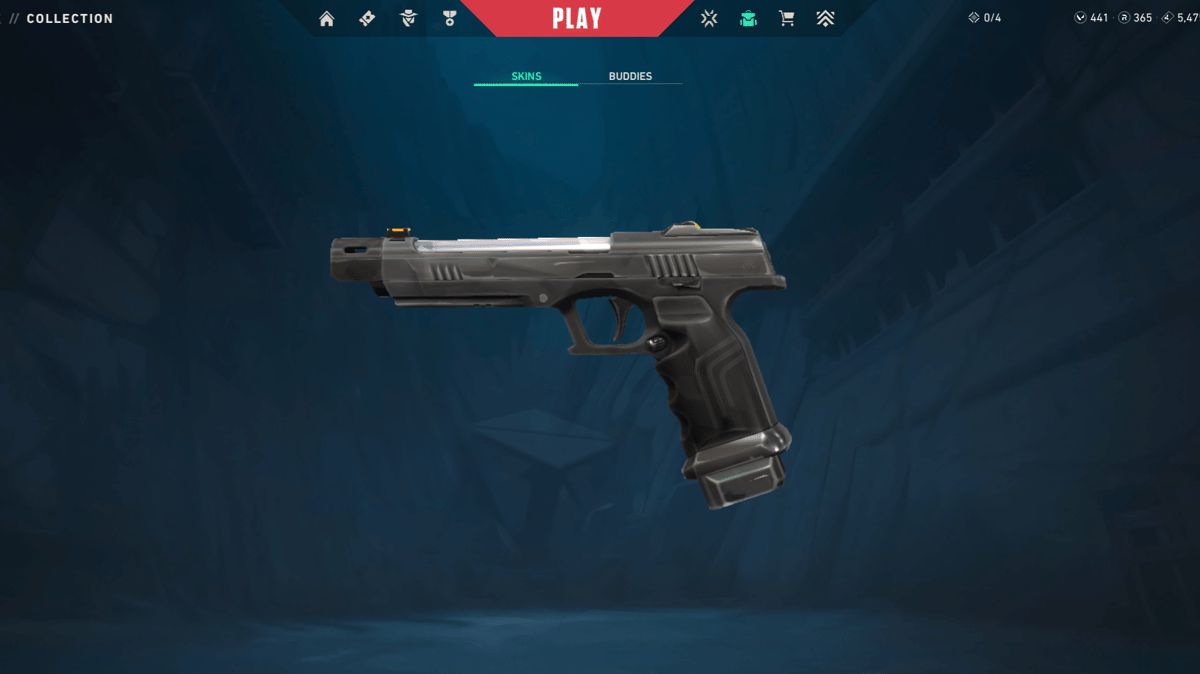Select the green Collection backpack icon
This screenshot has height=674, width=1200.
point(748,18)
